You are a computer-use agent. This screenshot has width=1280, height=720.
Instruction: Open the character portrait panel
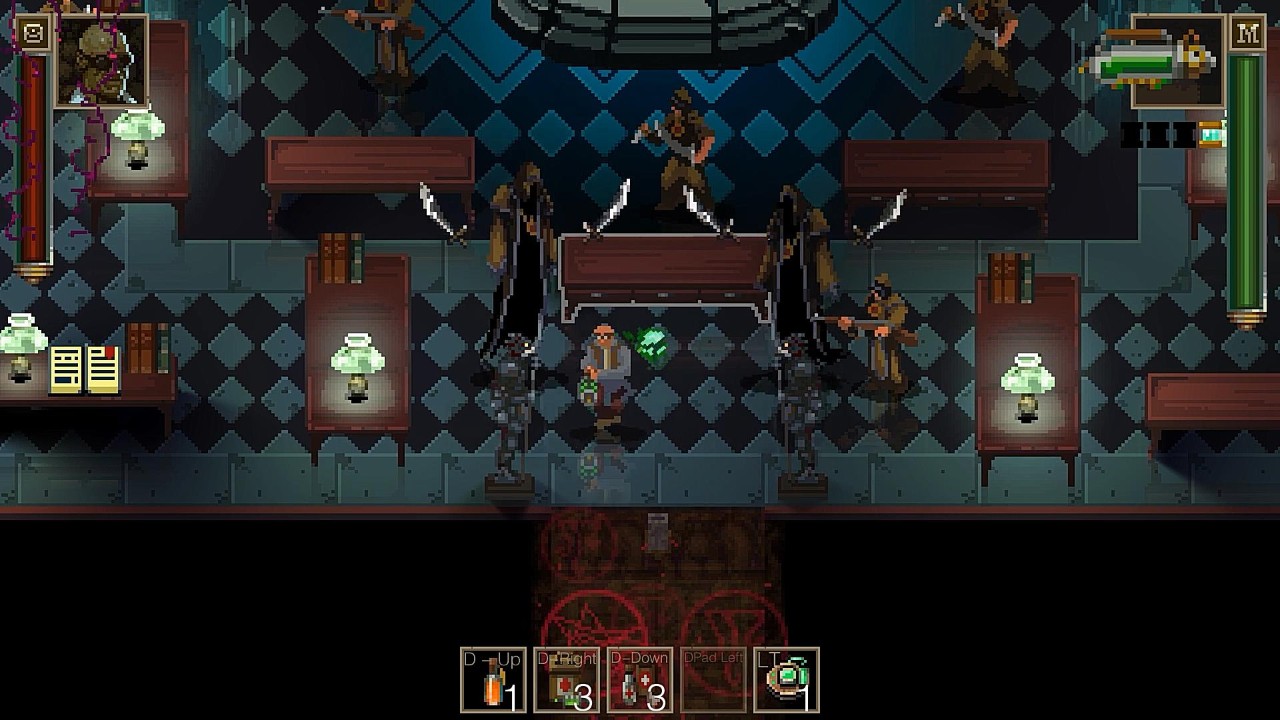pos(101,60)
